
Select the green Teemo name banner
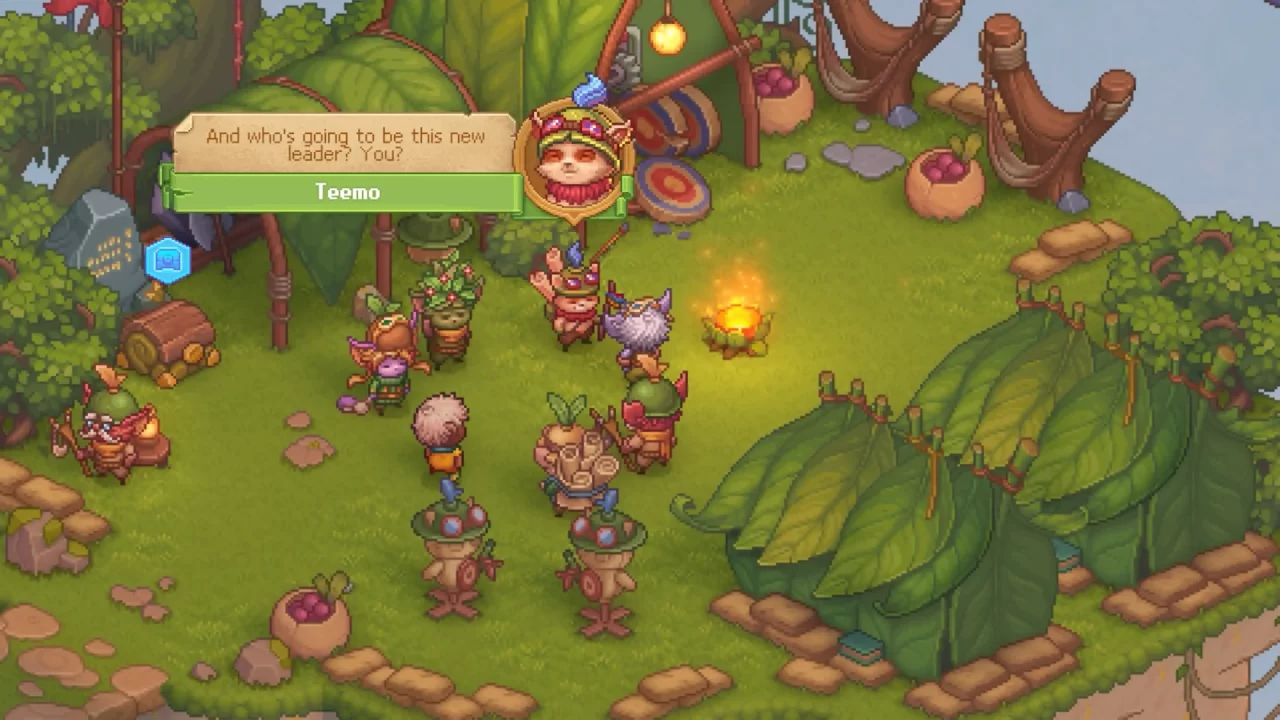[346, 191]
